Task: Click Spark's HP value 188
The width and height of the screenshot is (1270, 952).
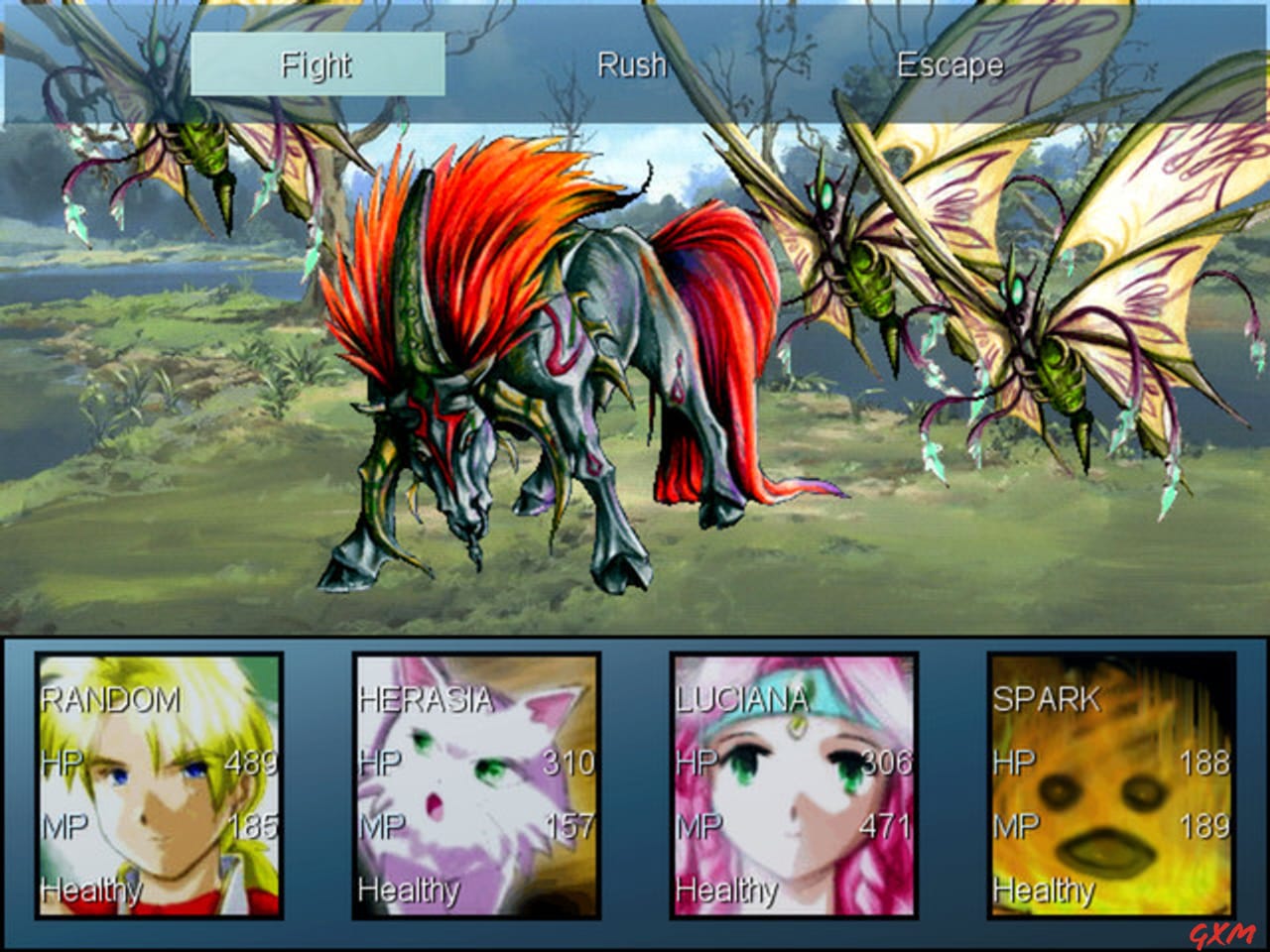Action: pyautogui.click(x=1204, y=764)
